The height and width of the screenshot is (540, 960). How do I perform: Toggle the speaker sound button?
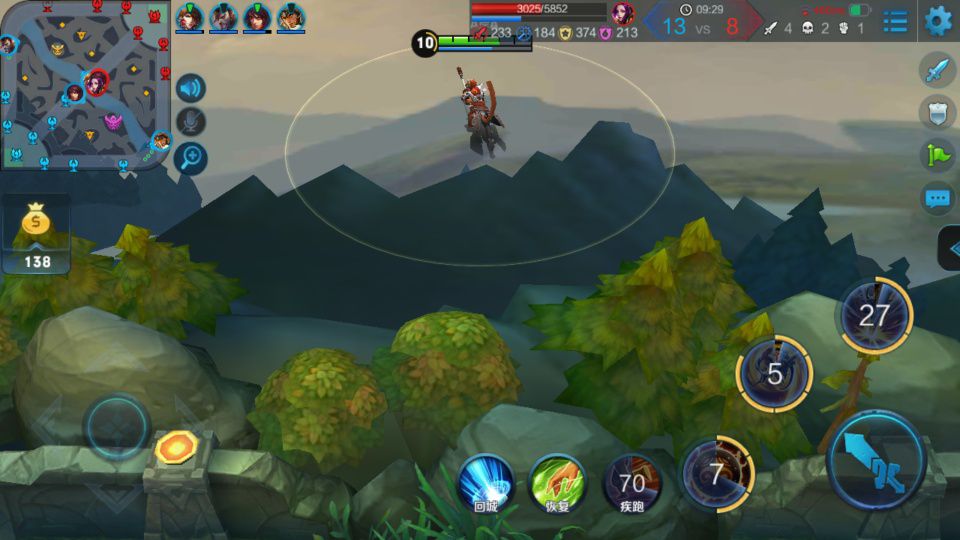click(x=191, y=88)
